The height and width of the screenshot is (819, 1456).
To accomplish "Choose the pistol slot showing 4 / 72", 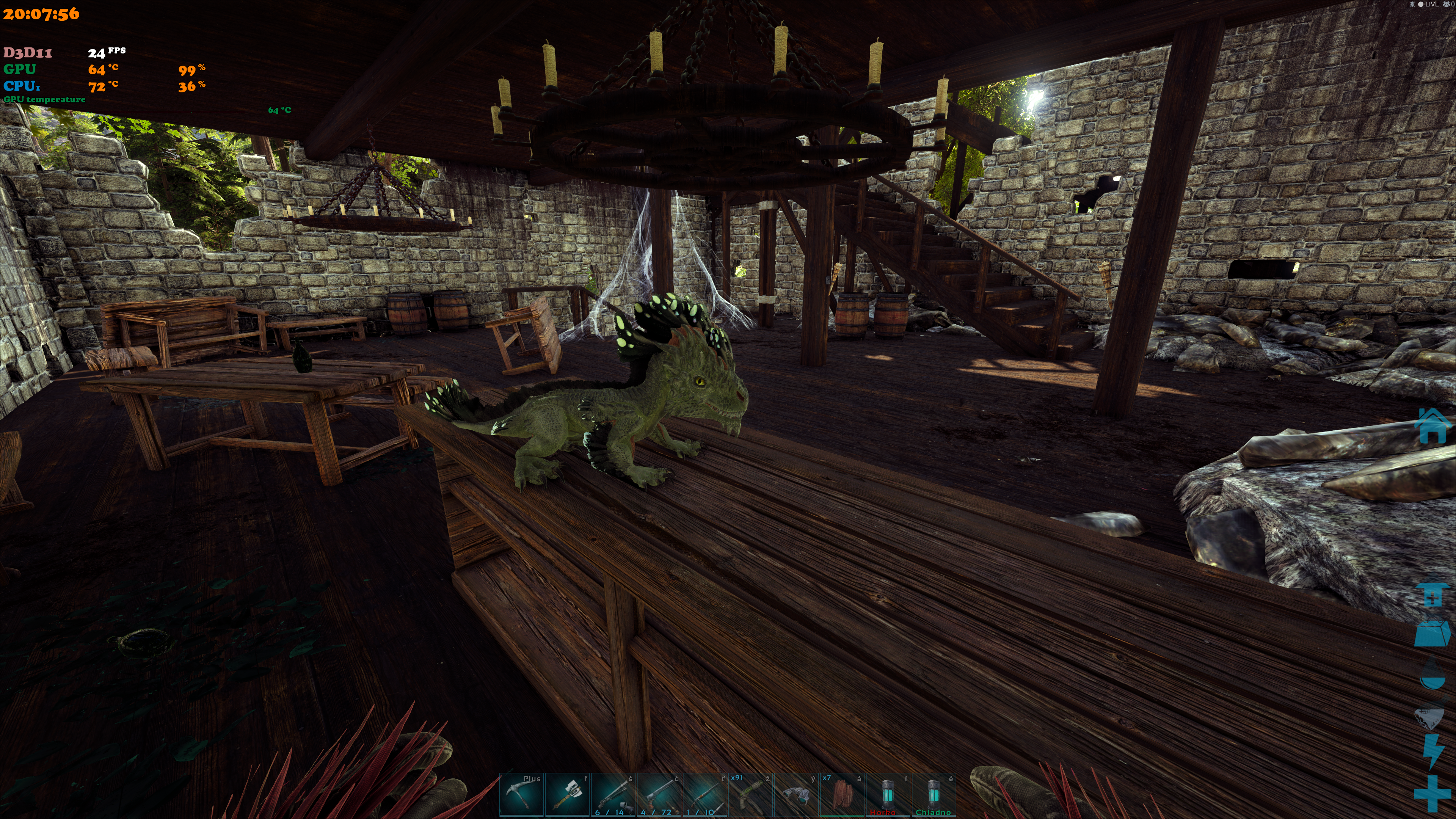I will pos(659,795).
